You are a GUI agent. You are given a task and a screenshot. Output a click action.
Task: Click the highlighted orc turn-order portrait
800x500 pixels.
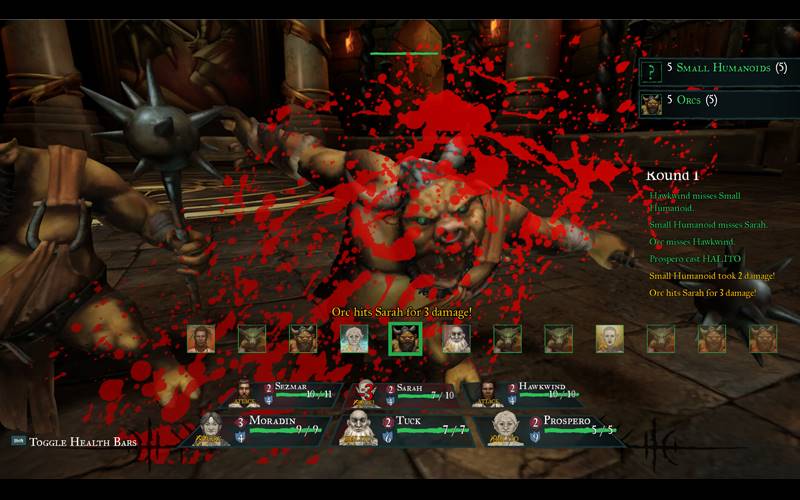tap(405, 339)
